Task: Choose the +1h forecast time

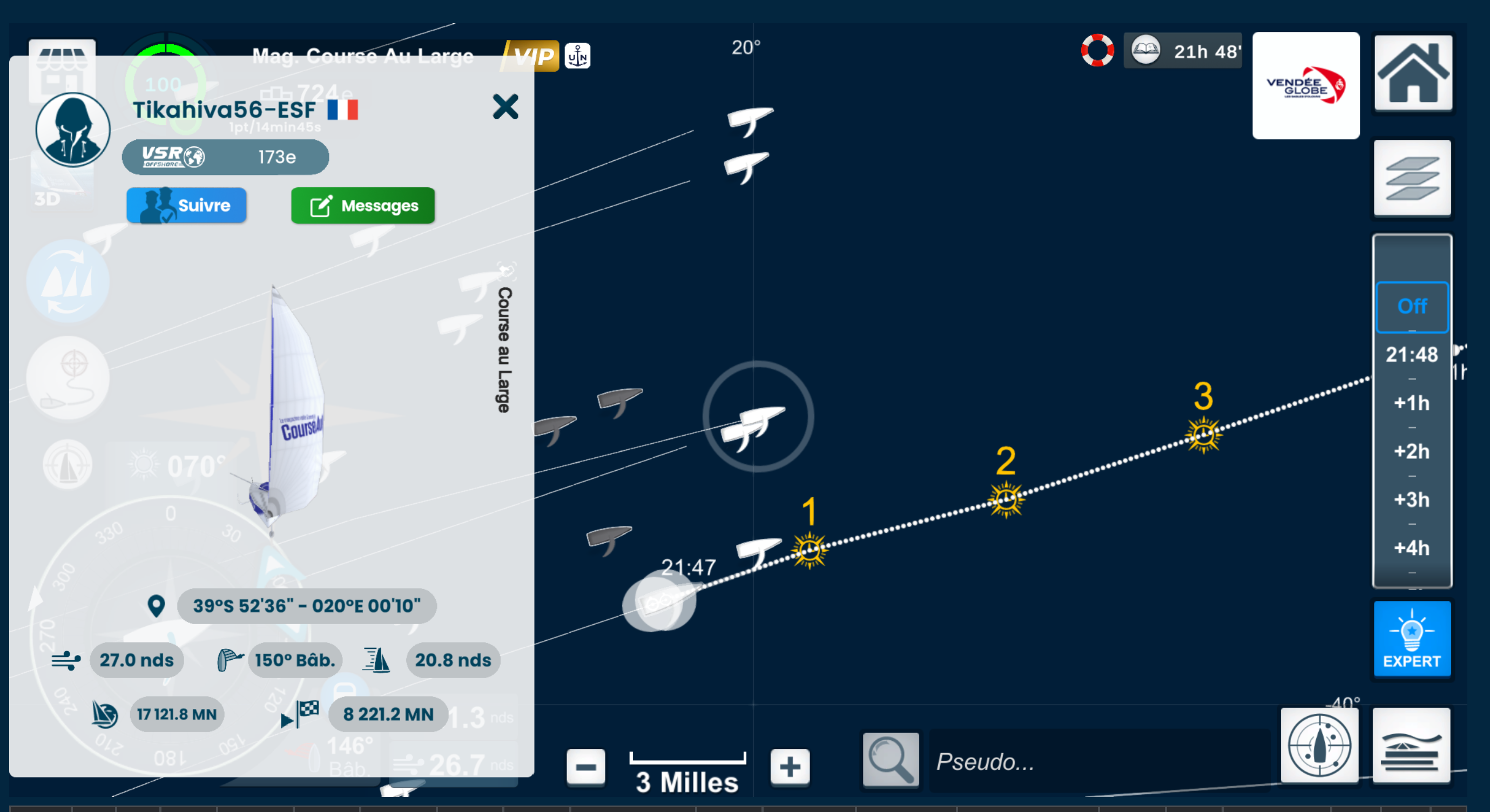Action: coord(1412,403)
